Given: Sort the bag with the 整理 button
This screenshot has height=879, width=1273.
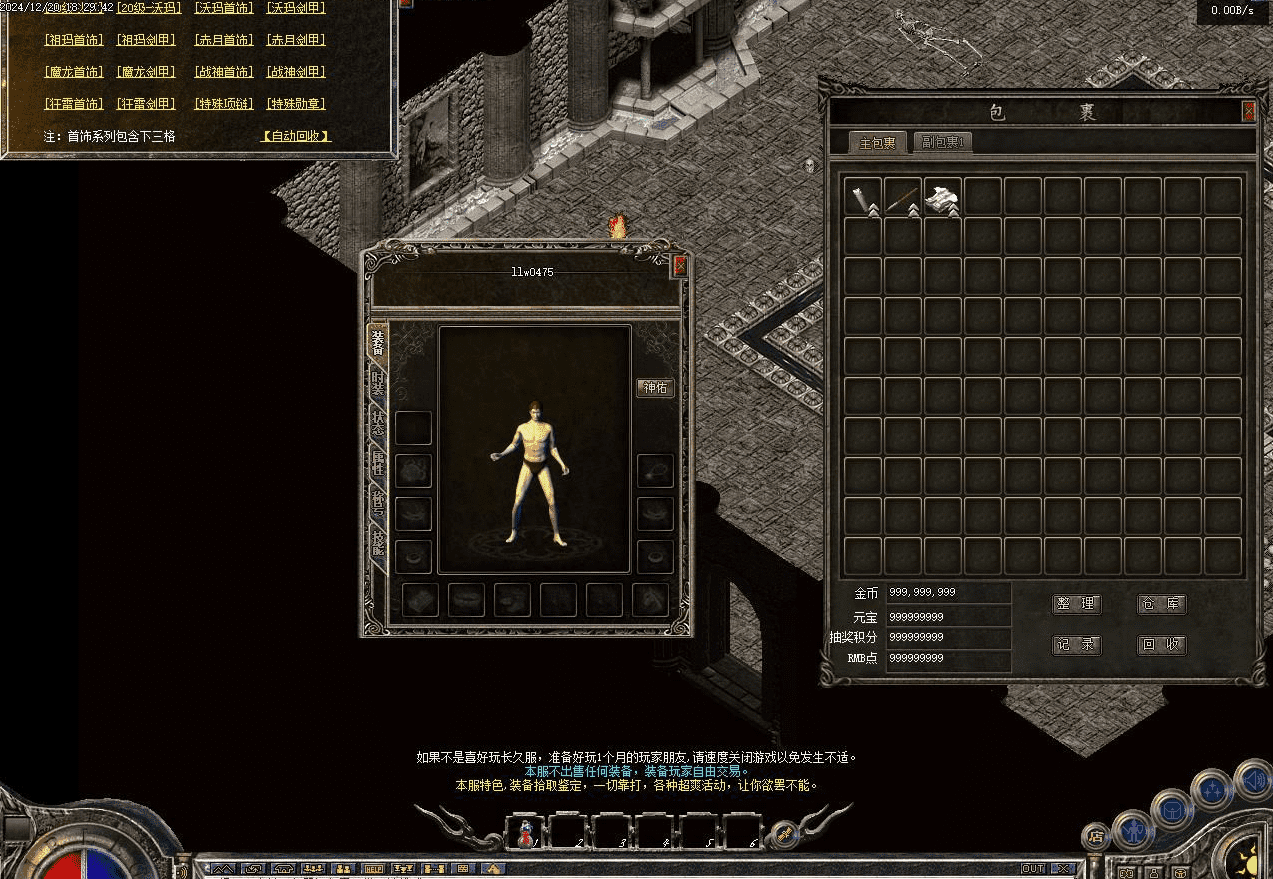Looking at the screenshot, I should coord(1077,604).
